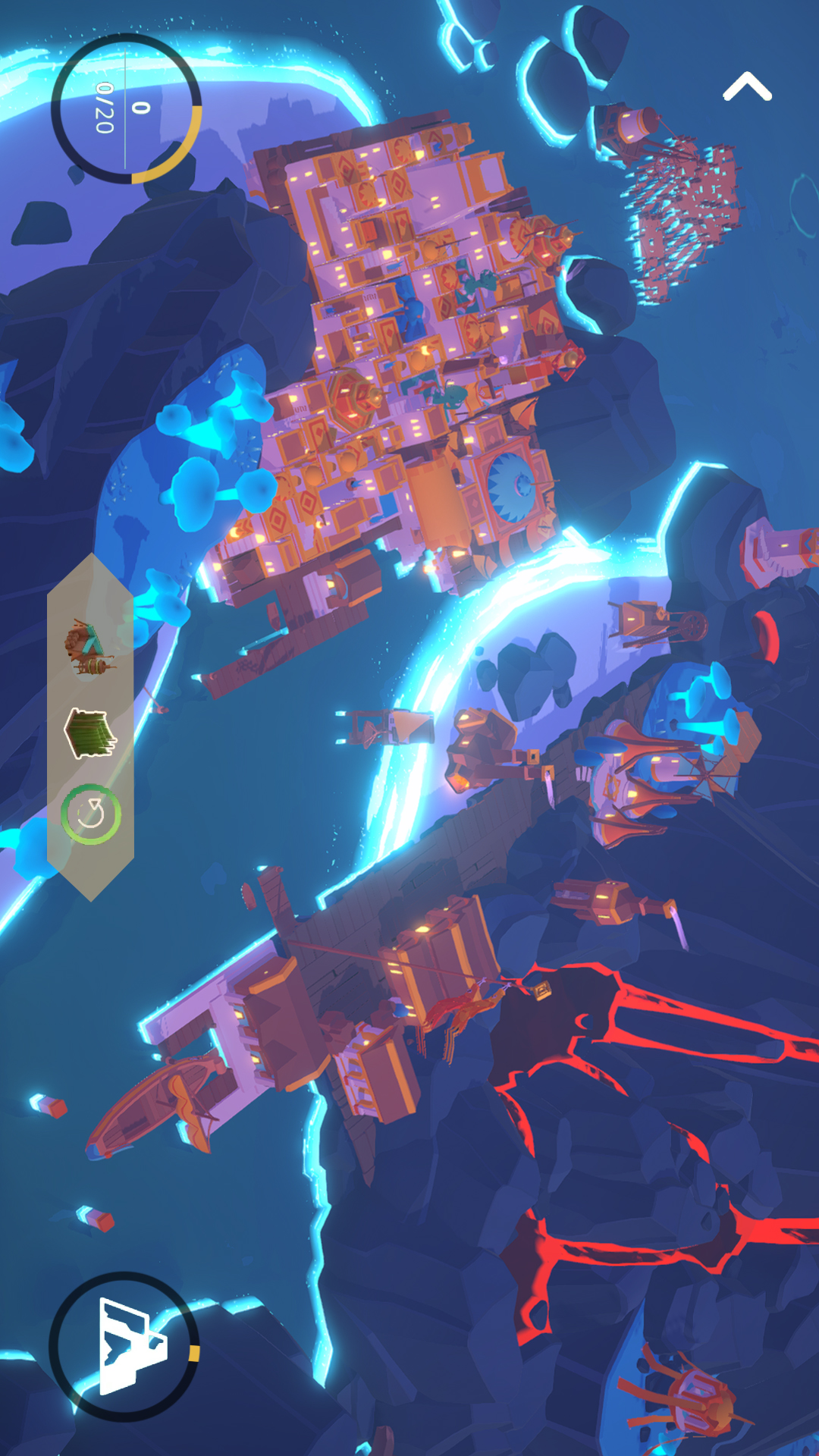The width and height of the screenshot is (819, 1456).
Task: Choose the green field building card
Action: coord(90,733)
